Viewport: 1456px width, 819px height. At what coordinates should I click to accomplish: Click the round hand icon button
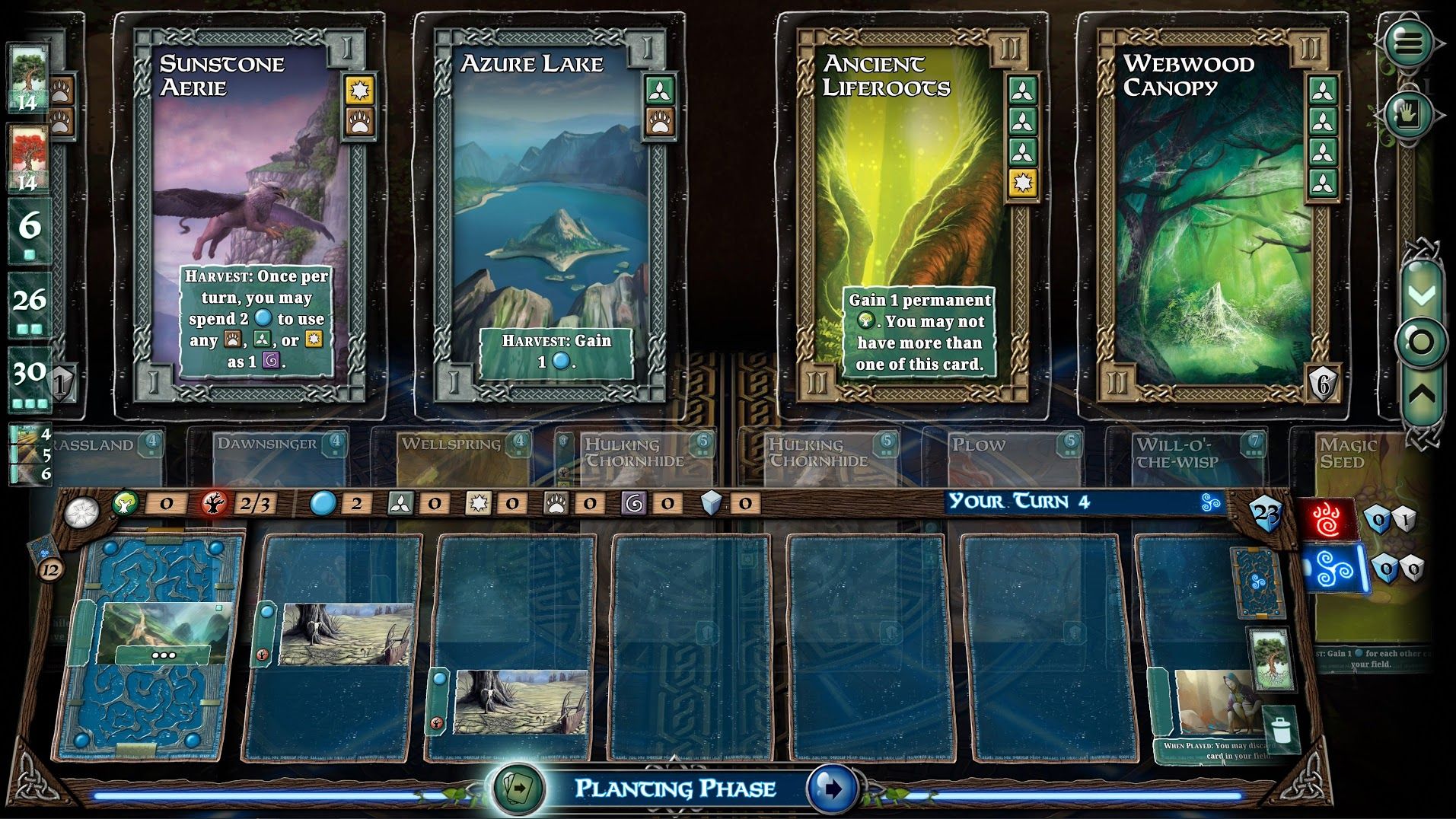coord(1407,115)
